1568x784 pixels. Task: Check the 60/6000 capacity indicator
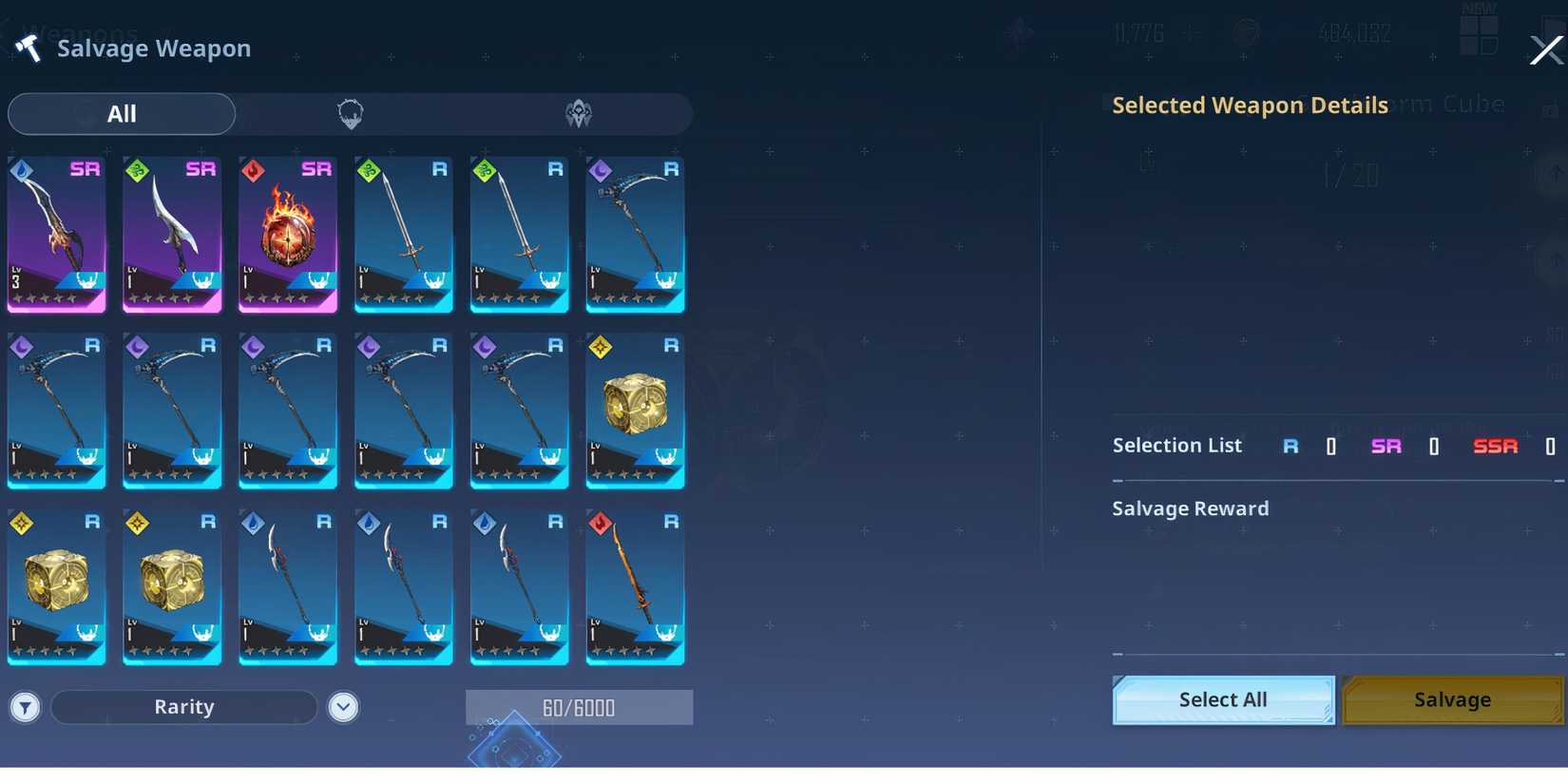point(578,707)
